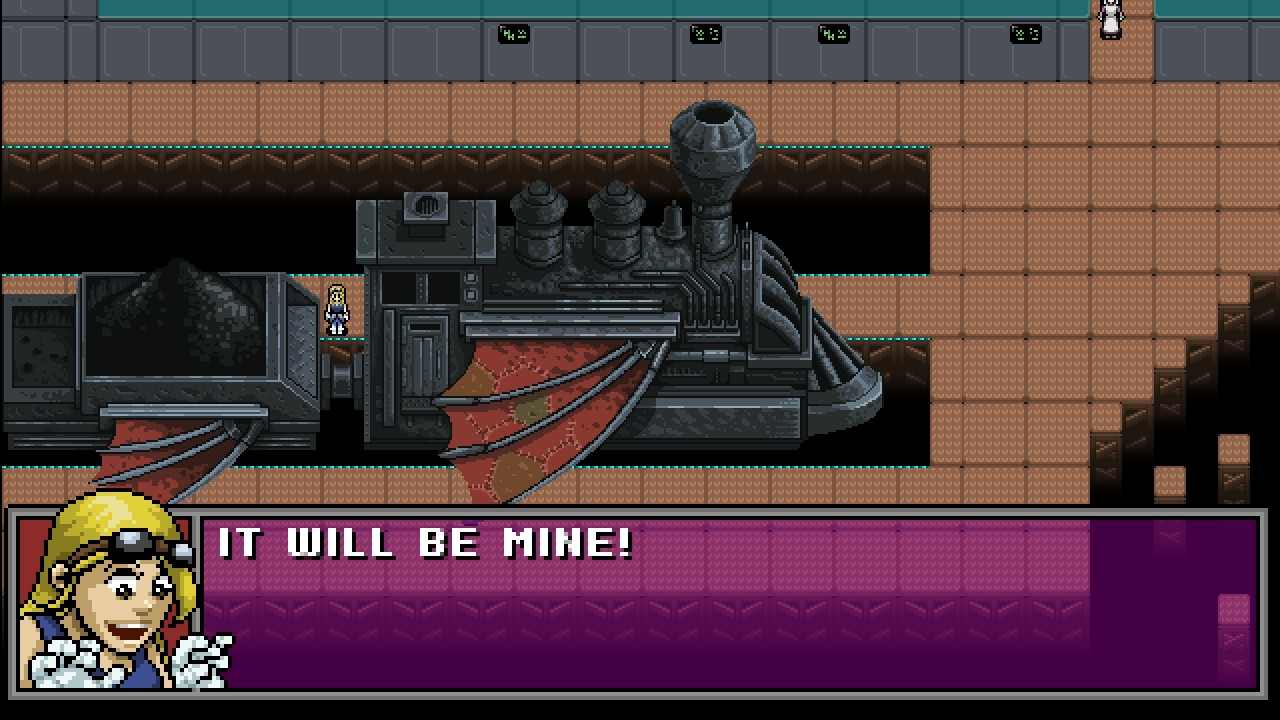Select the white-robed NPC in the top right
Viewport: 1280px width, 720px height.
pos(1110,22)
